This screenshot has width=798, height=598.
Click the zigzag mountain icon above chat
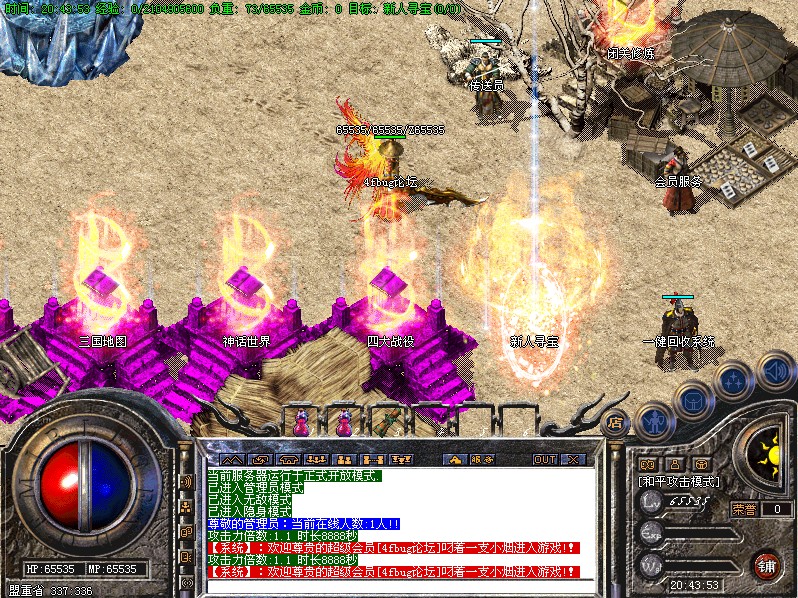pyautogui.click(x=232, y=459)
